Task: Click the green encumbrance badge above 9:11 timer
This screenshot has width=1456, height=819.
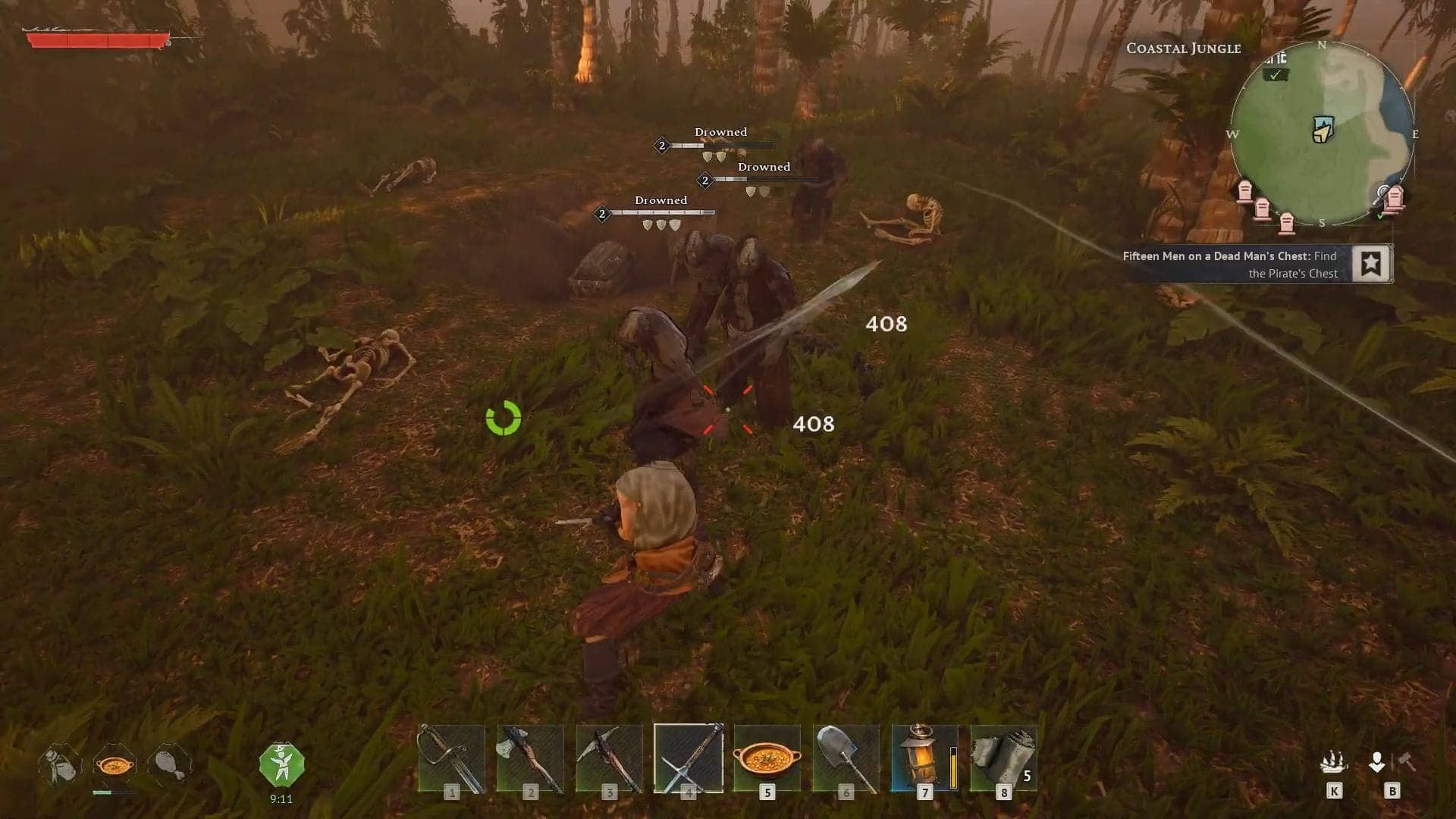Action: click(x=281, y=762)
